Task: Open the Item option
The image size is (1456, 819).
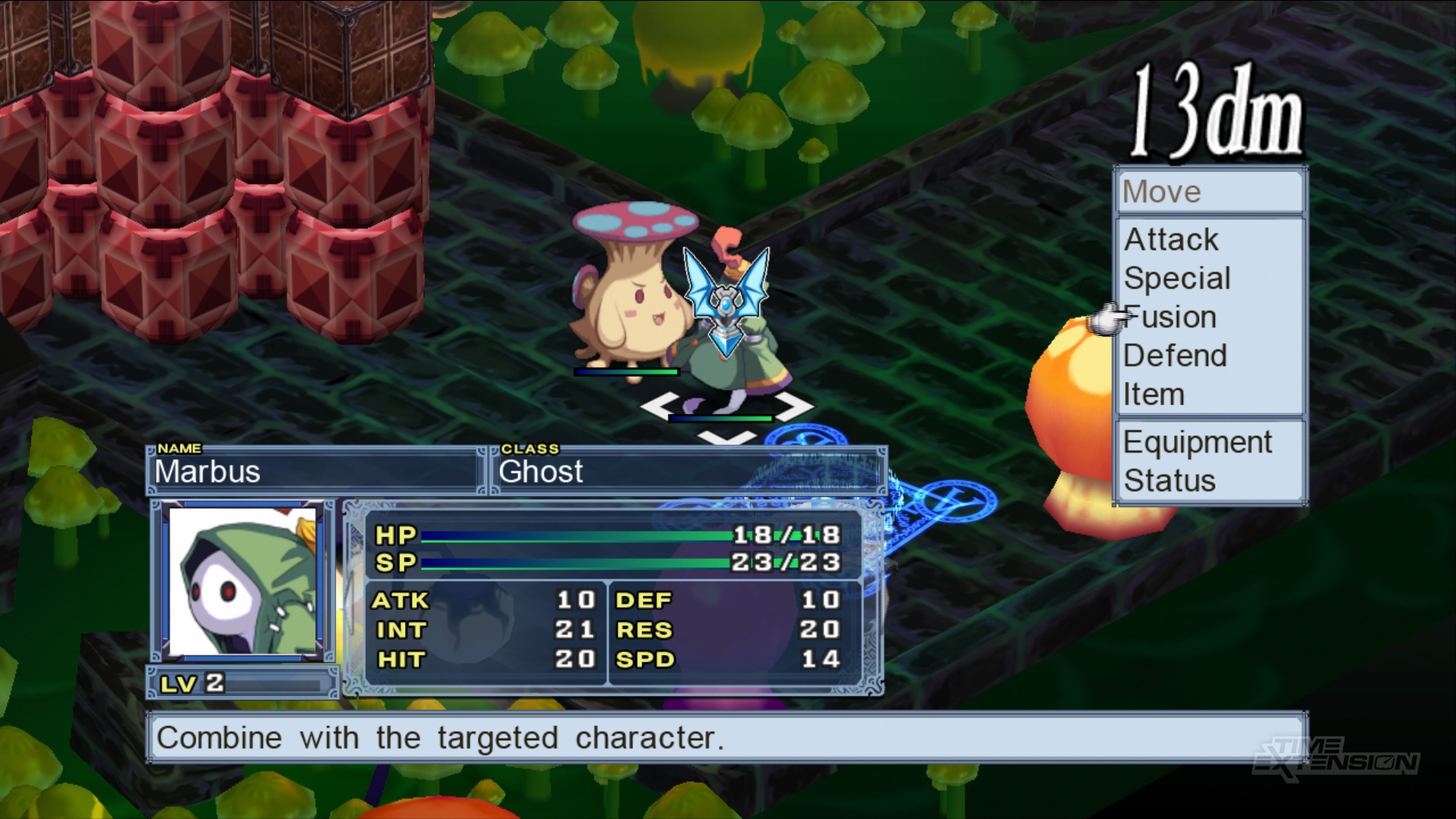Action: [x=1153, y=394]
